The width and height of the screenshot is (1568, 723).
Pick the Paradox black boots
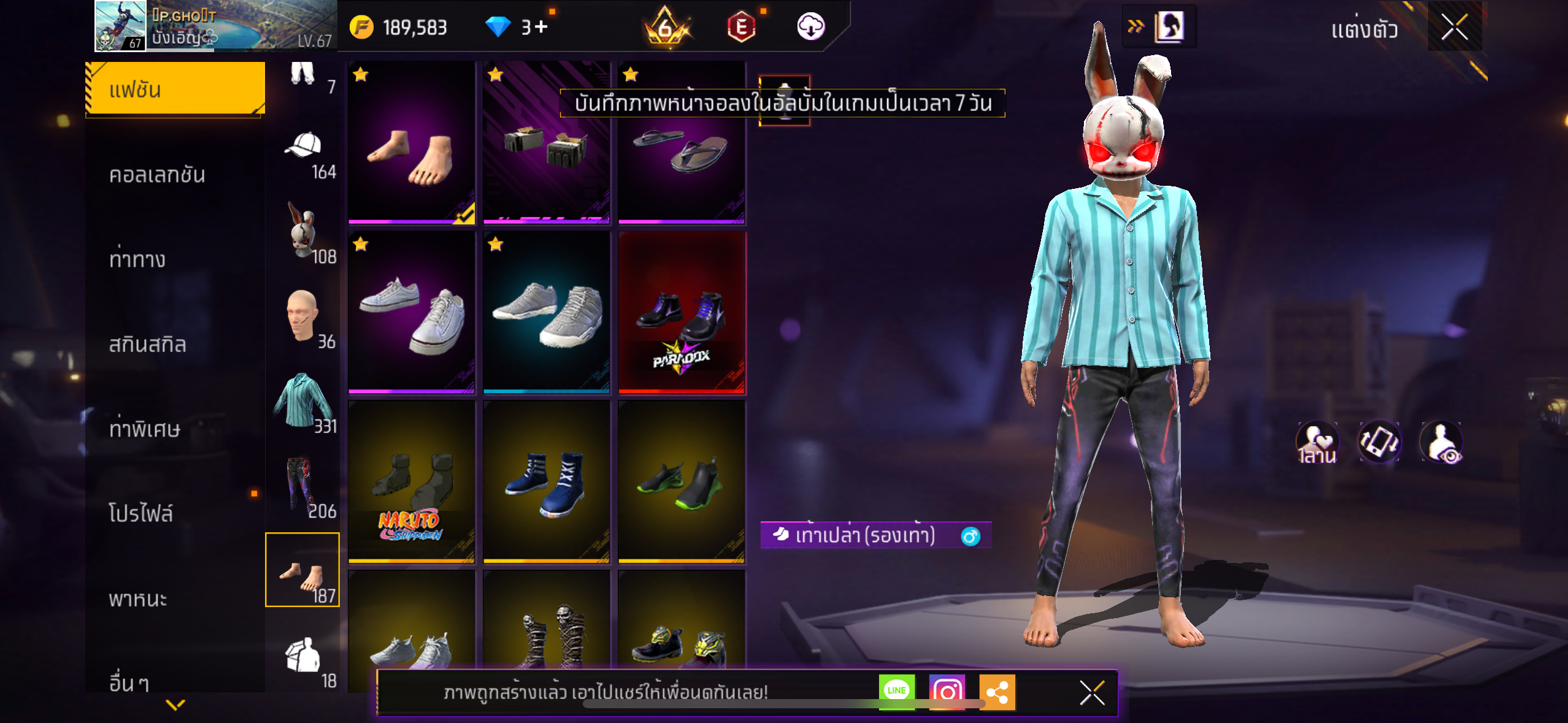tap(682, 313)
